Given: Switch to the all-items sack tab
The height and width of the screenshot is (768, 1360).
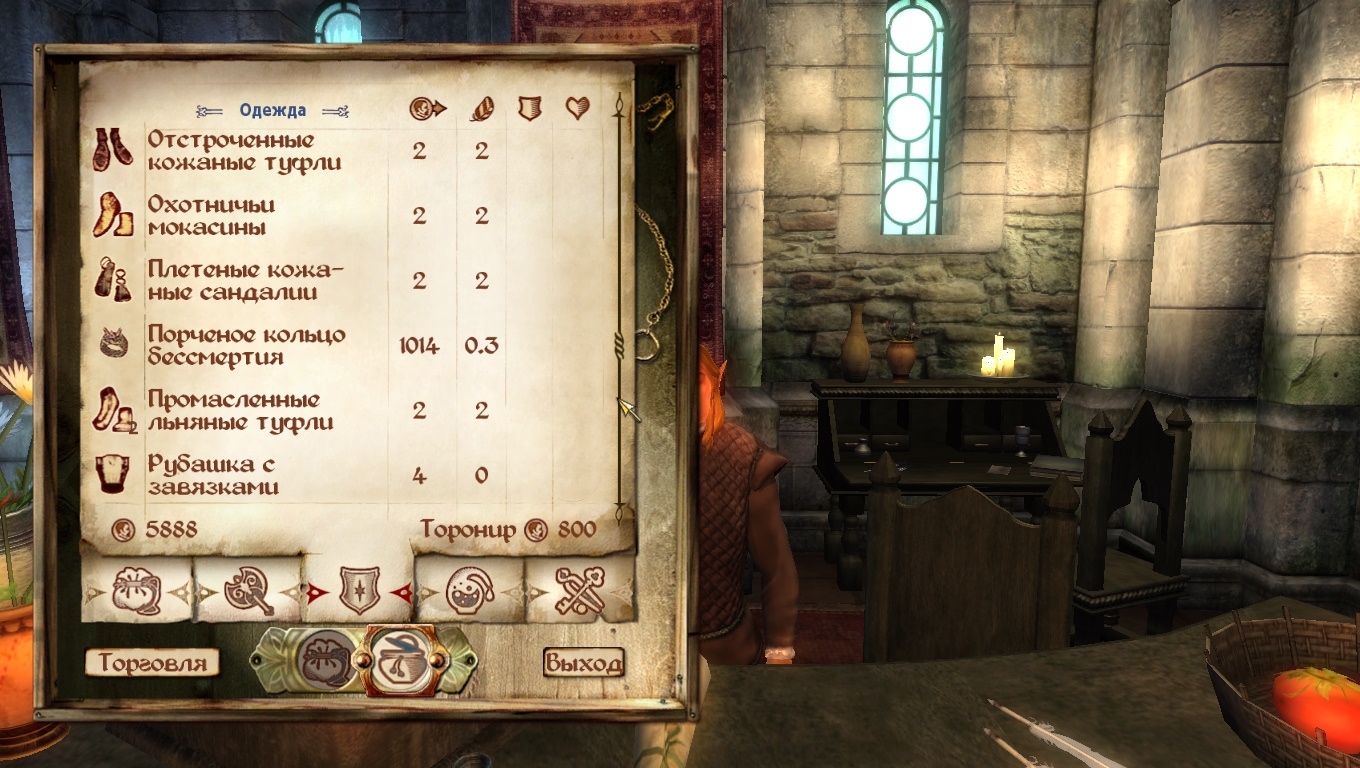Looking at the screenshot, I should [137, 591].
